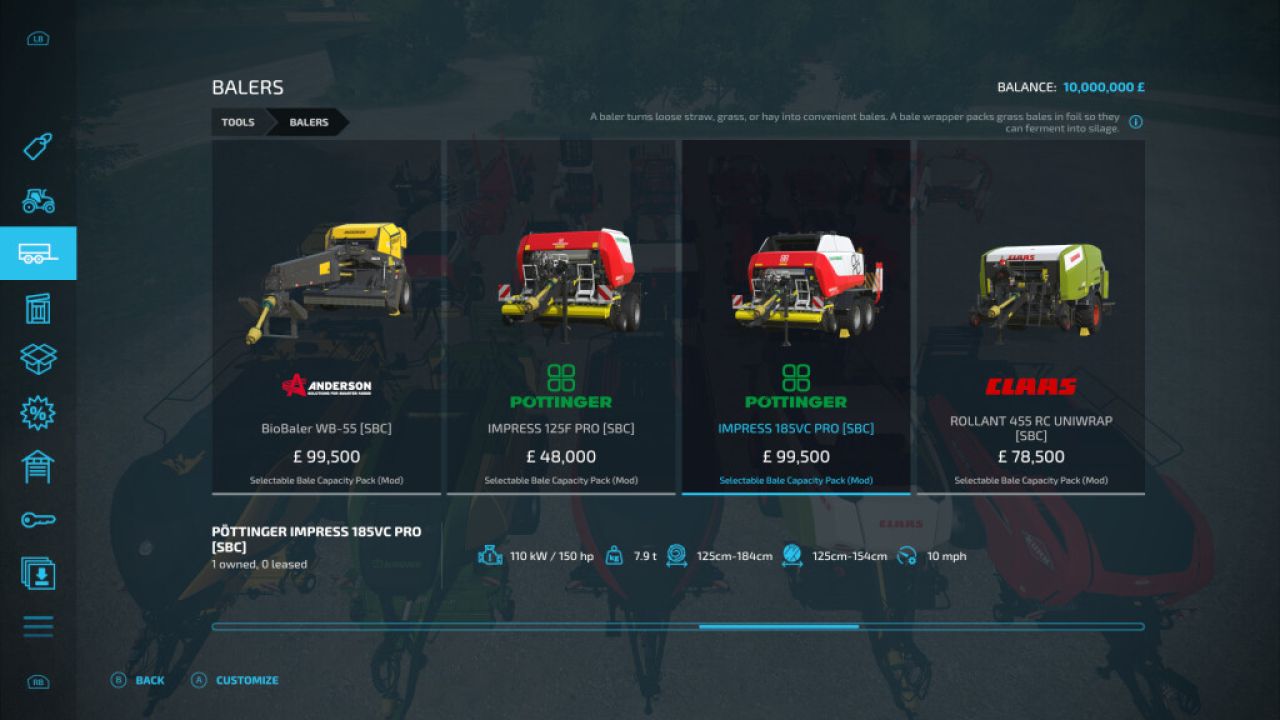Select the tractors category in the sidebar
This screenshot has height=720, width=1280.
coord(37,201)
